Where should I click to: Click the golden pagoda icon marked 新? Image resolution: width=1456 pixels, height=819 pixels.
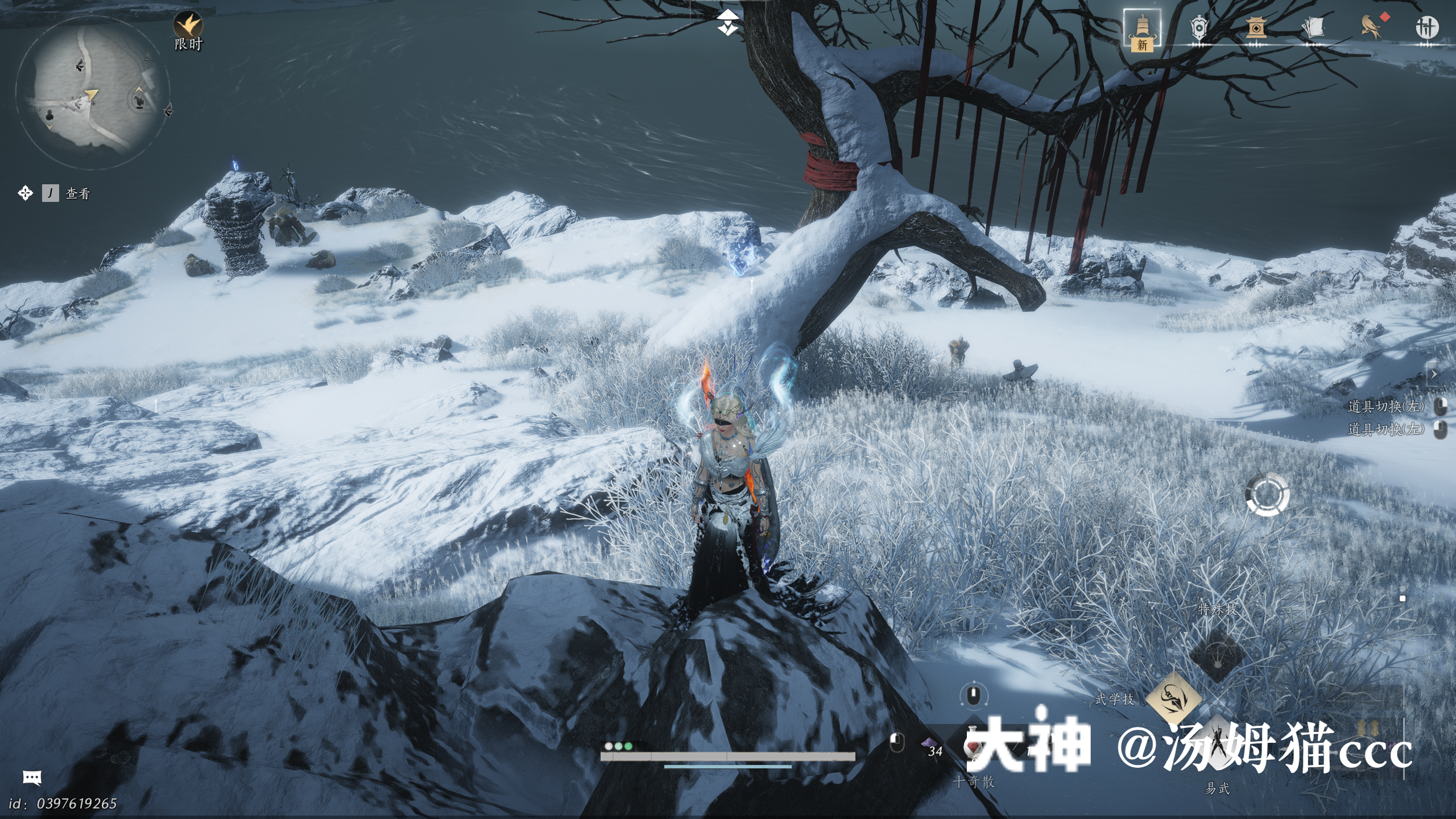point(1142,30)
